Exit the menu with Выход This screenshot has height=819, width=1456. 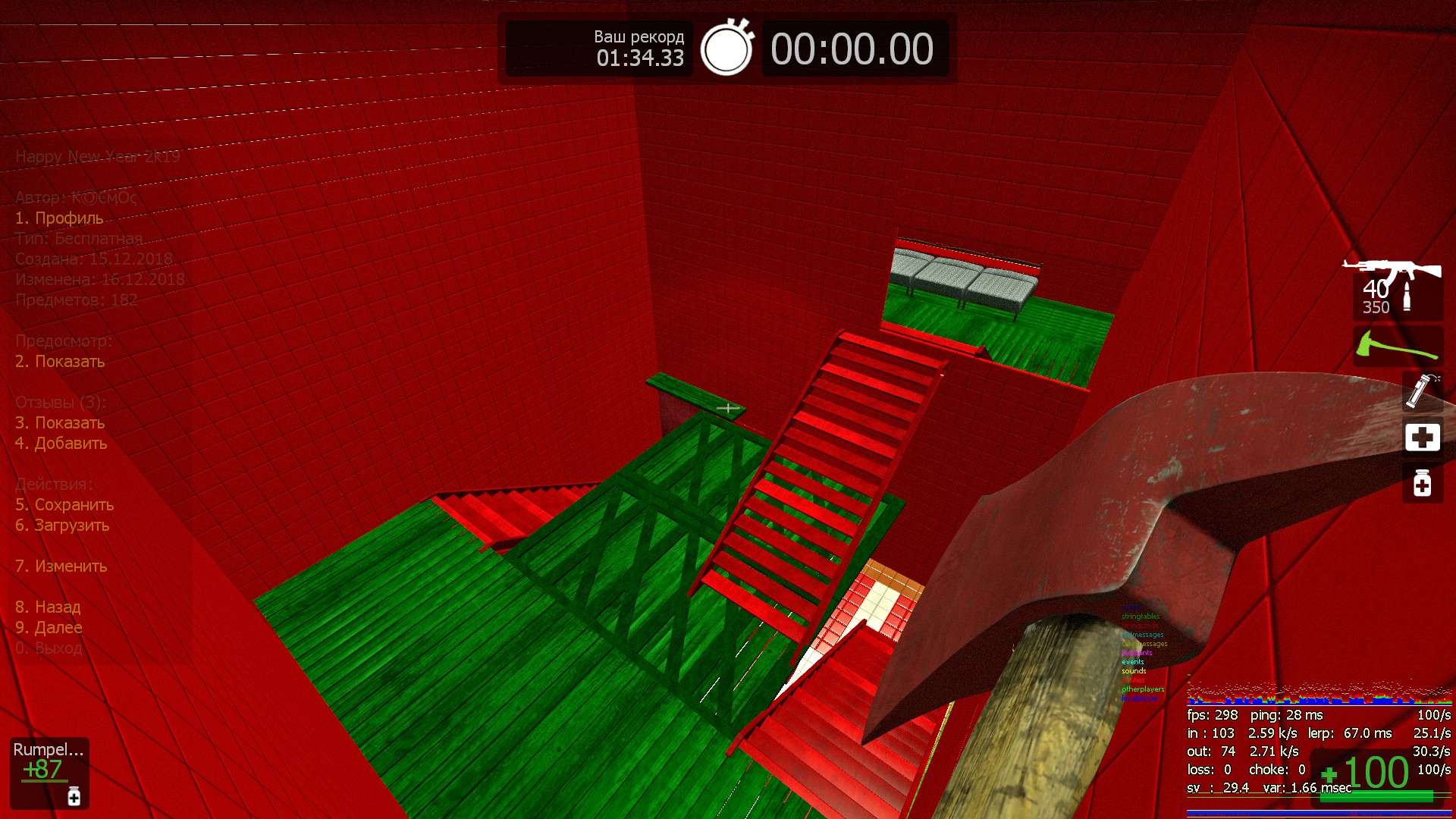click(x=49, y=648)
